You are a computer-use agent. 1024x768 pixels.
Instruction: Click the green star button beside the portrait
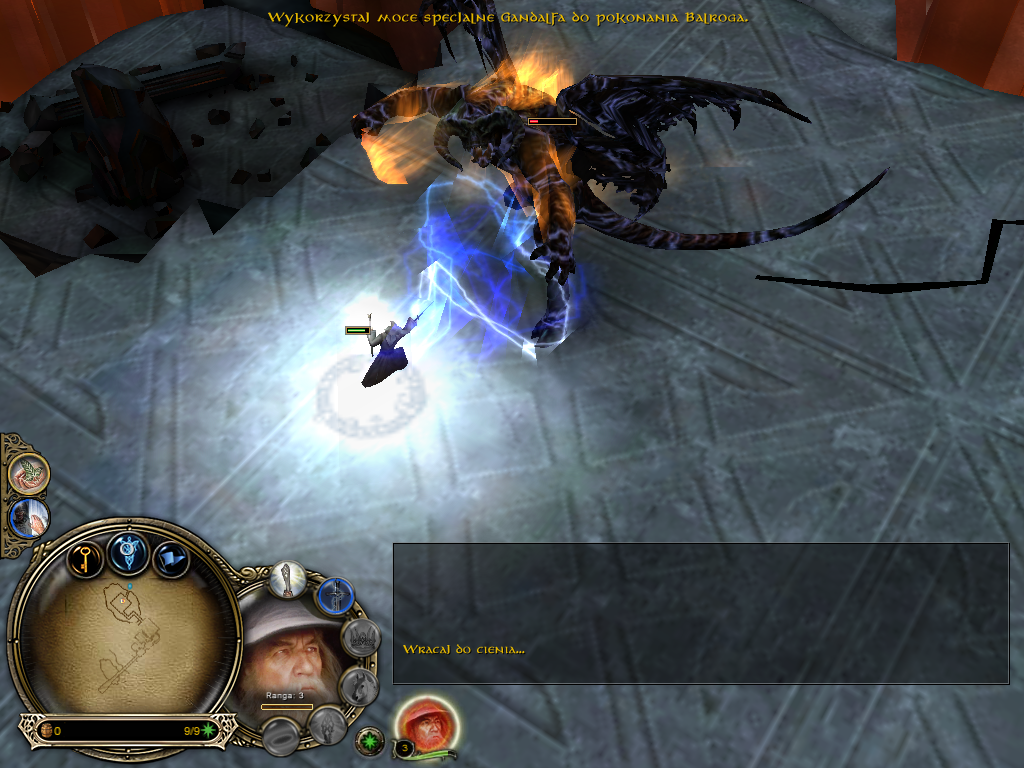coord(368,740)
